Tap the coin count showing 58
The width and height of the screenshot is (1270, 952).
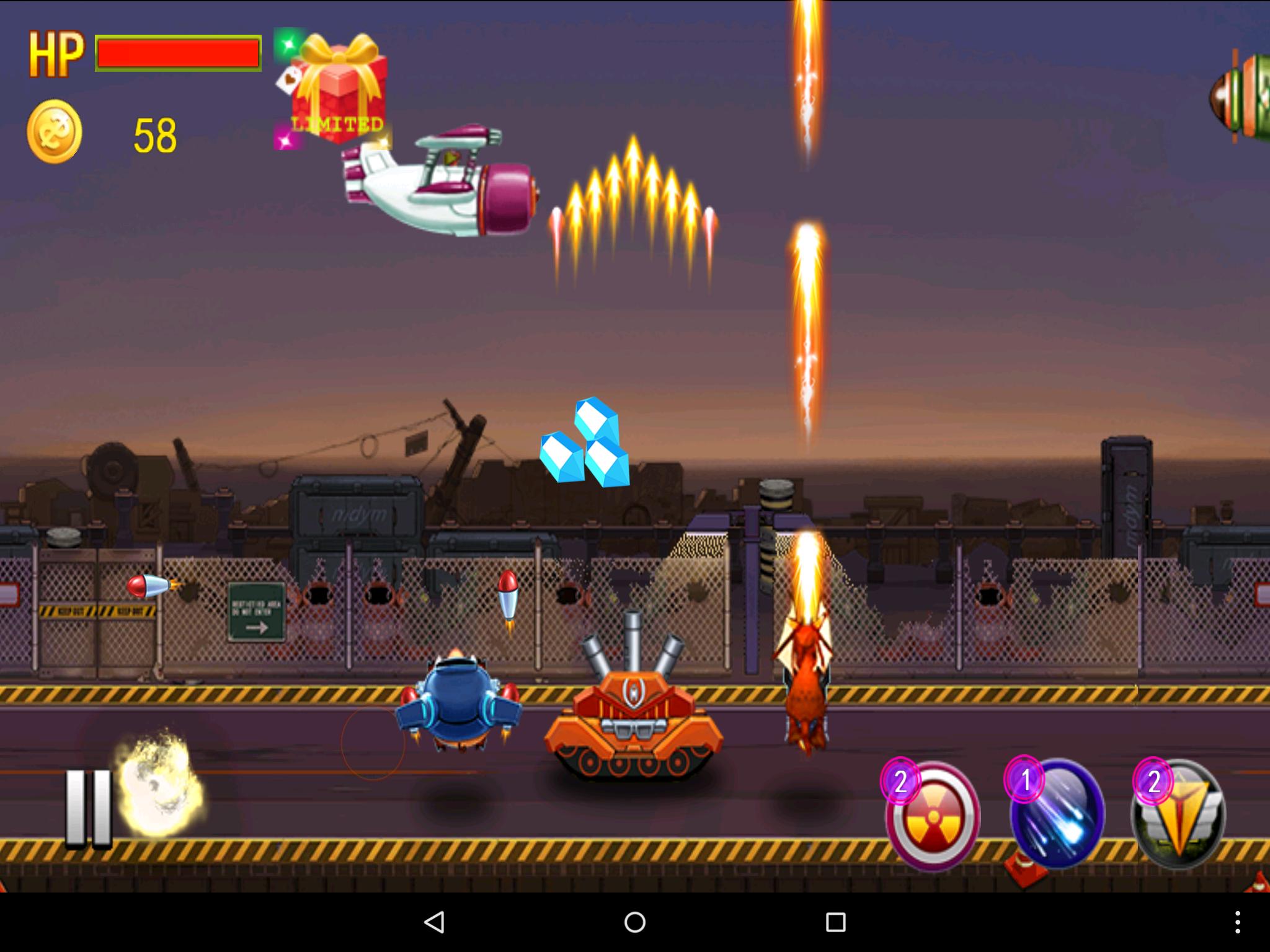coord(156,131)
